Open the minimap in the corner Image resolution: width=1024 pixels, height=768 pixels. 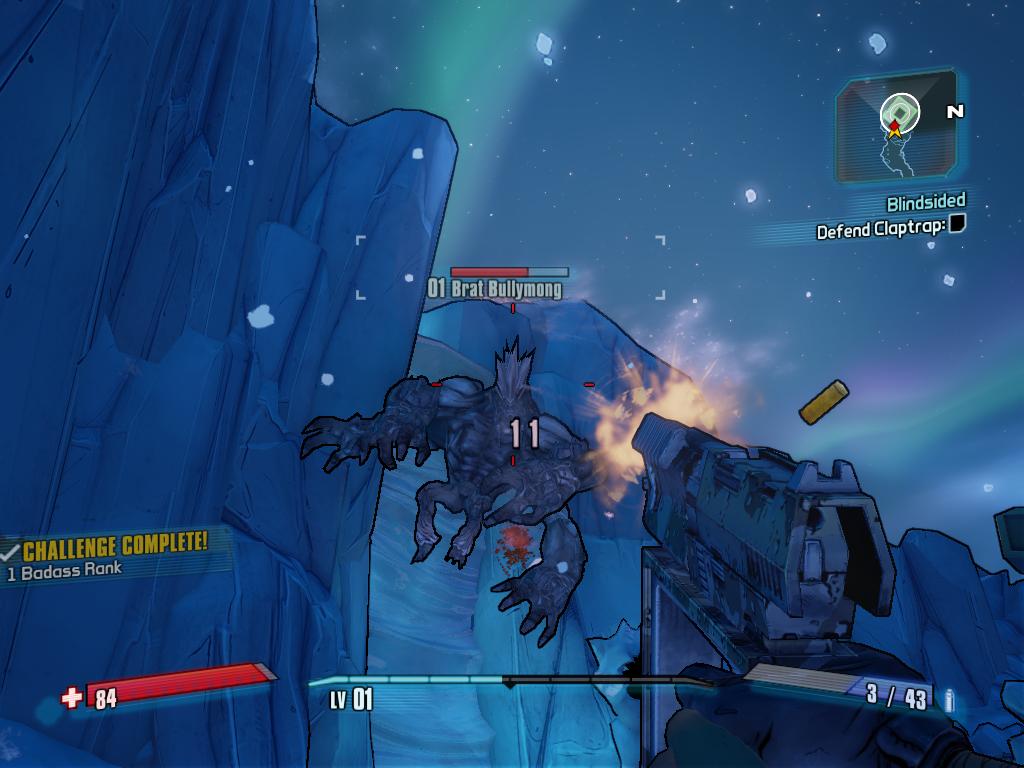(x=896, y=127)
